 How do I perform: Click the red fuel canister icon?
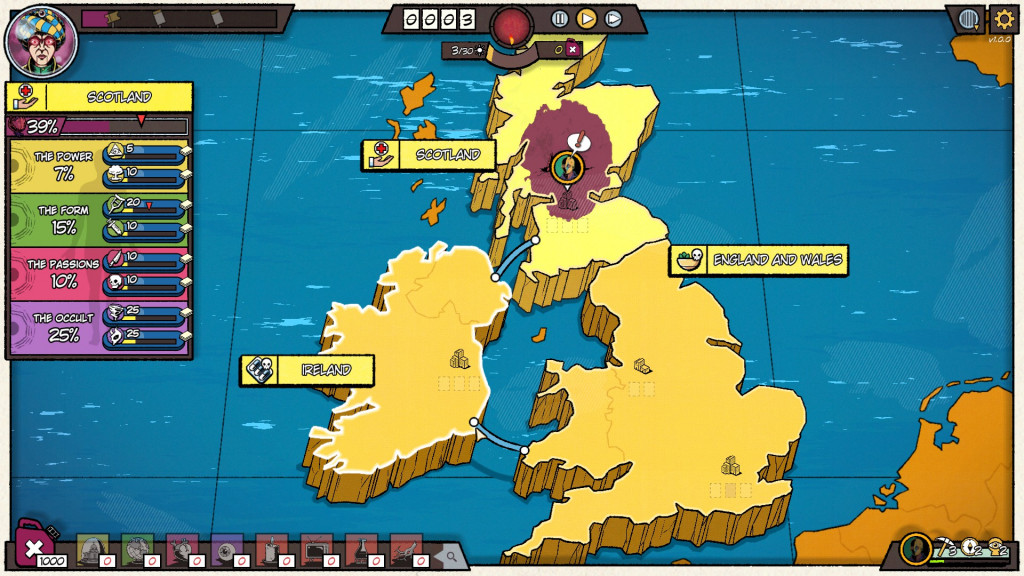(x=34, y=546)
